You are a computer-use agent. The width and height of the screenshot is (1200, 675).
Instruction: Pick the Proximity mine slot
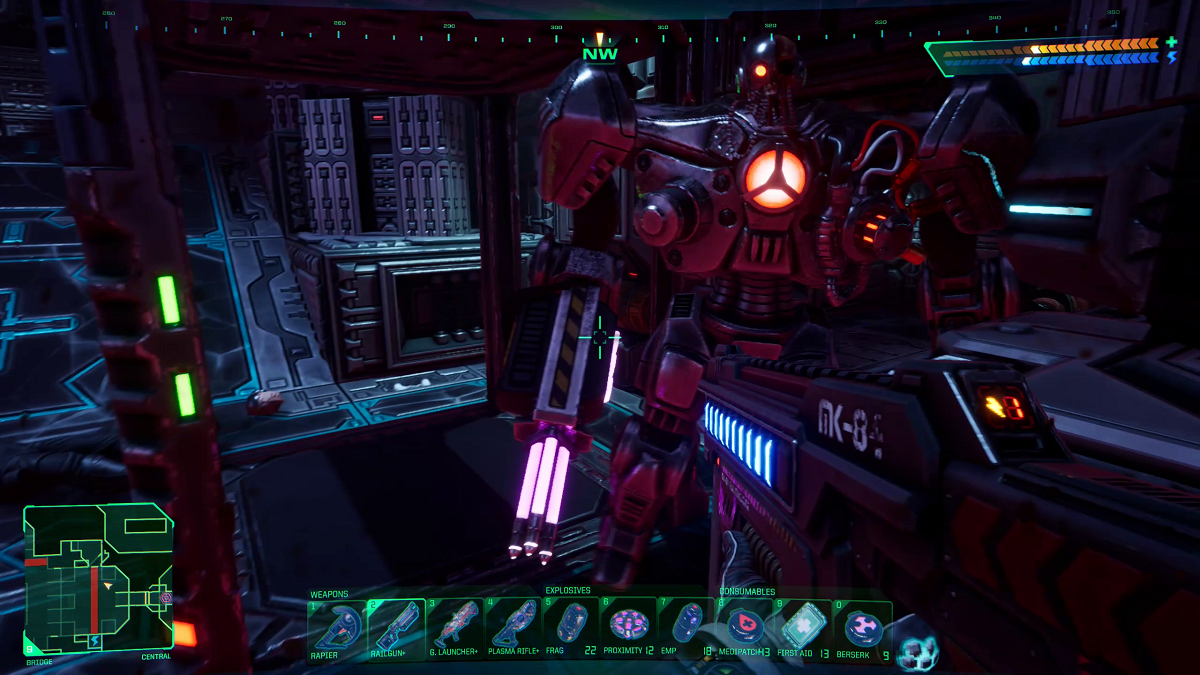(x=630, y=627)
